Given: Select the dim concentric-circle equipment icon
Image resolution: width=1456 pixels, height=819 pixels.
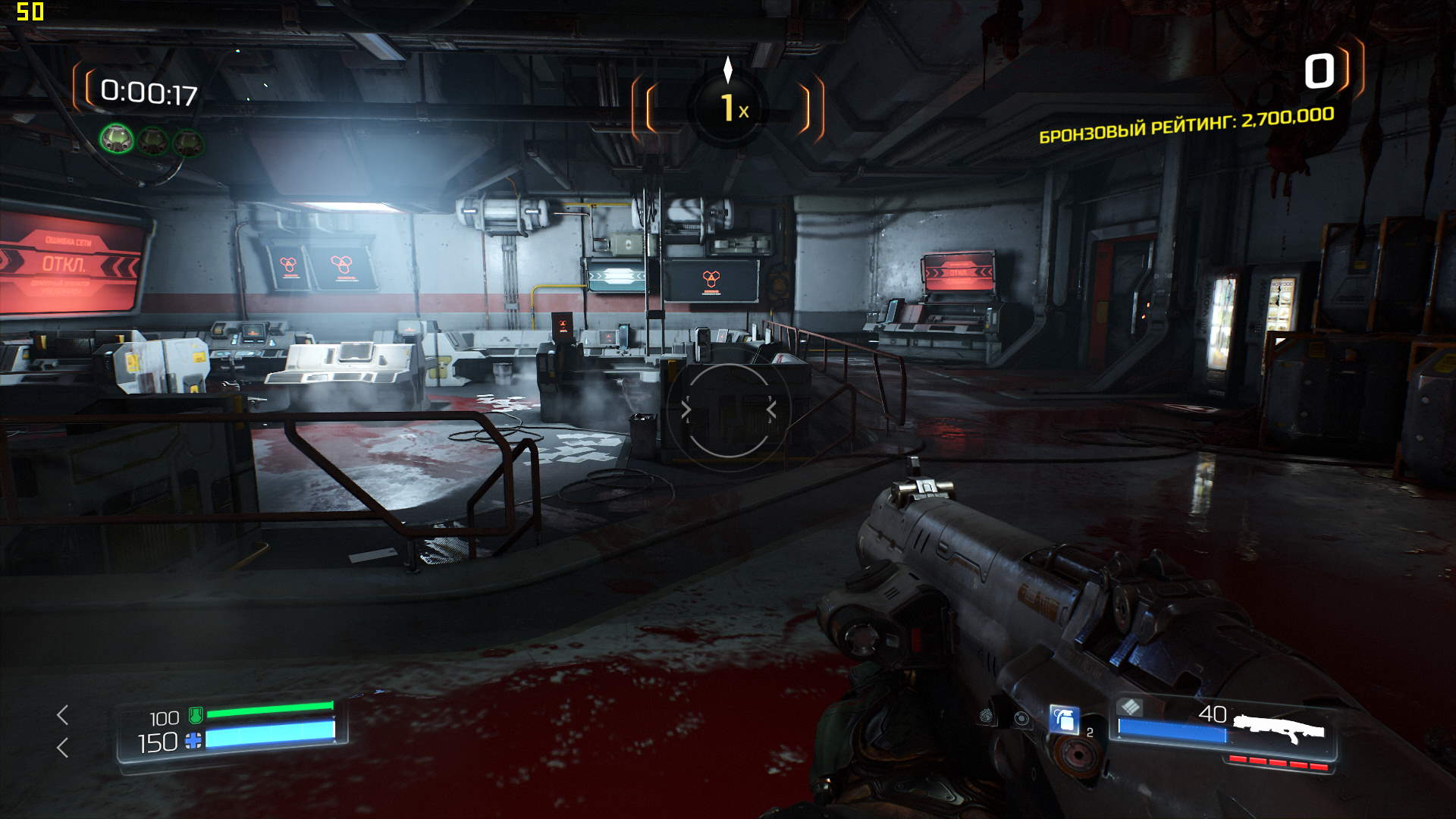Looking at the screenshot, I should point(1021,718).
